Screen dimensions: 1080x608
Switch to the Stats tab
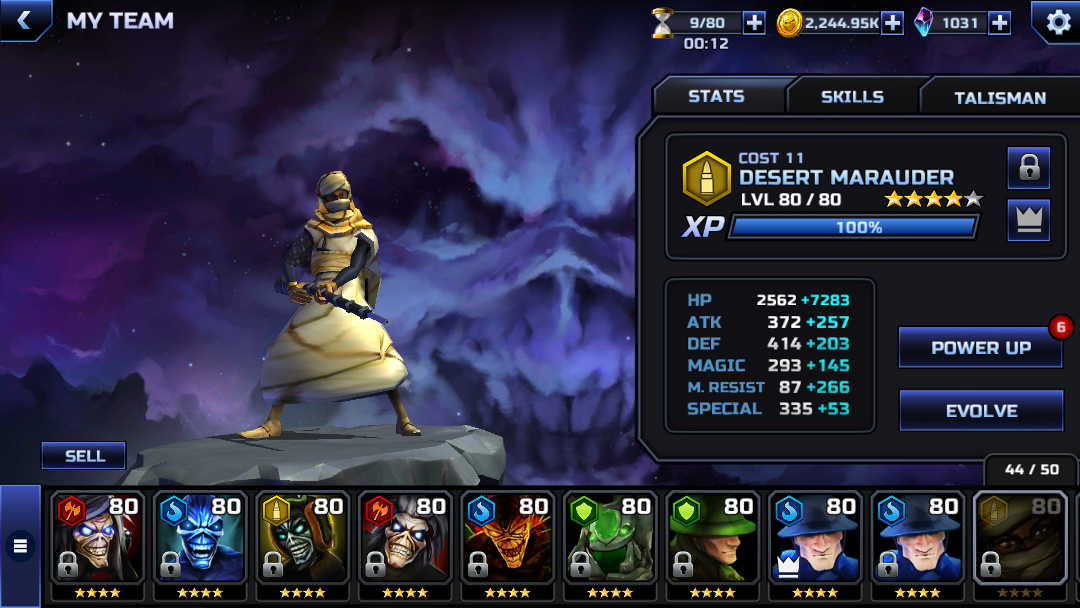pyautogui.click(x=716, y=97)
